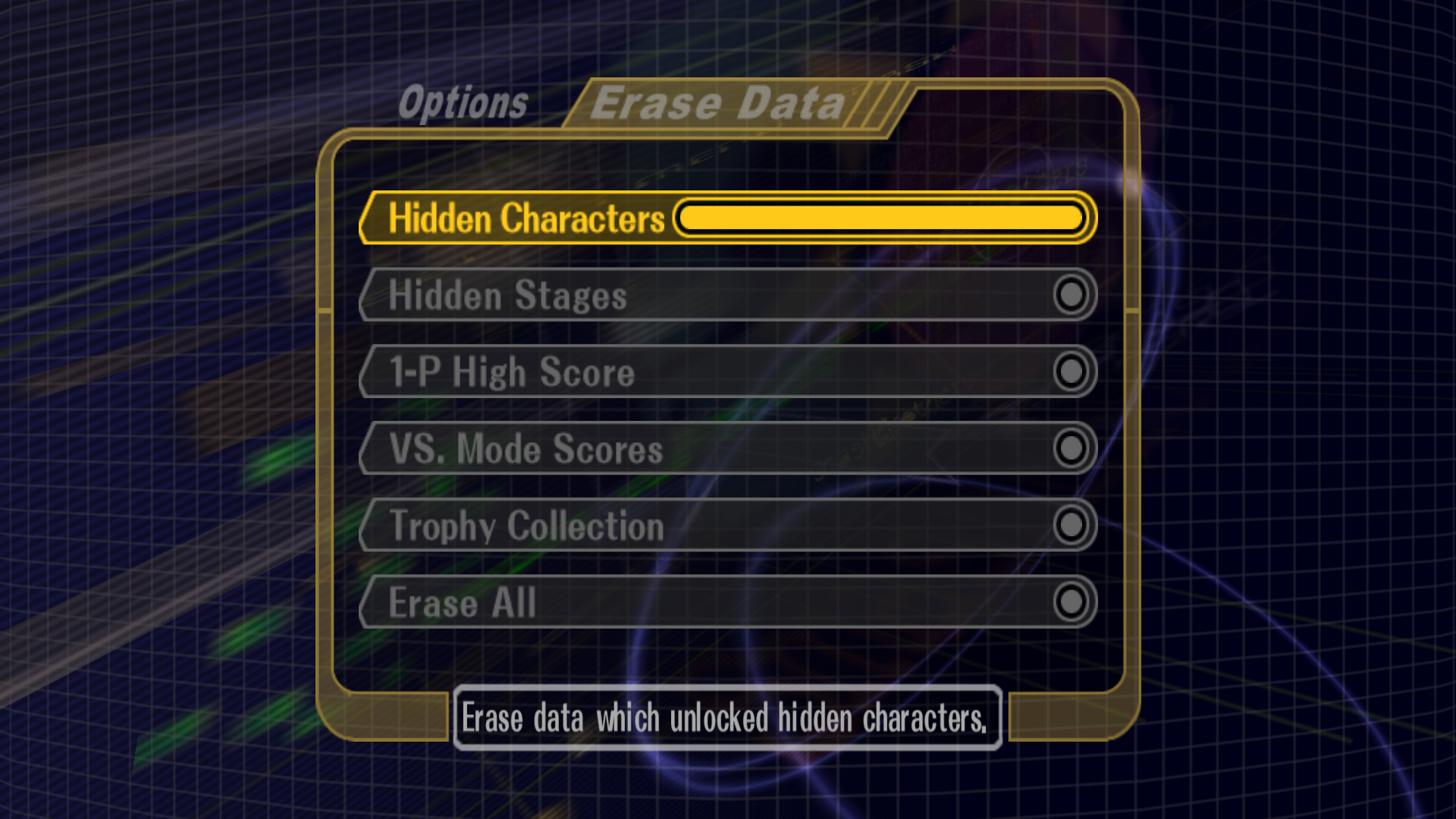Click the erase description text box
The width and height of the screenshot is (1456, 819).
click(x=726, y=719)
